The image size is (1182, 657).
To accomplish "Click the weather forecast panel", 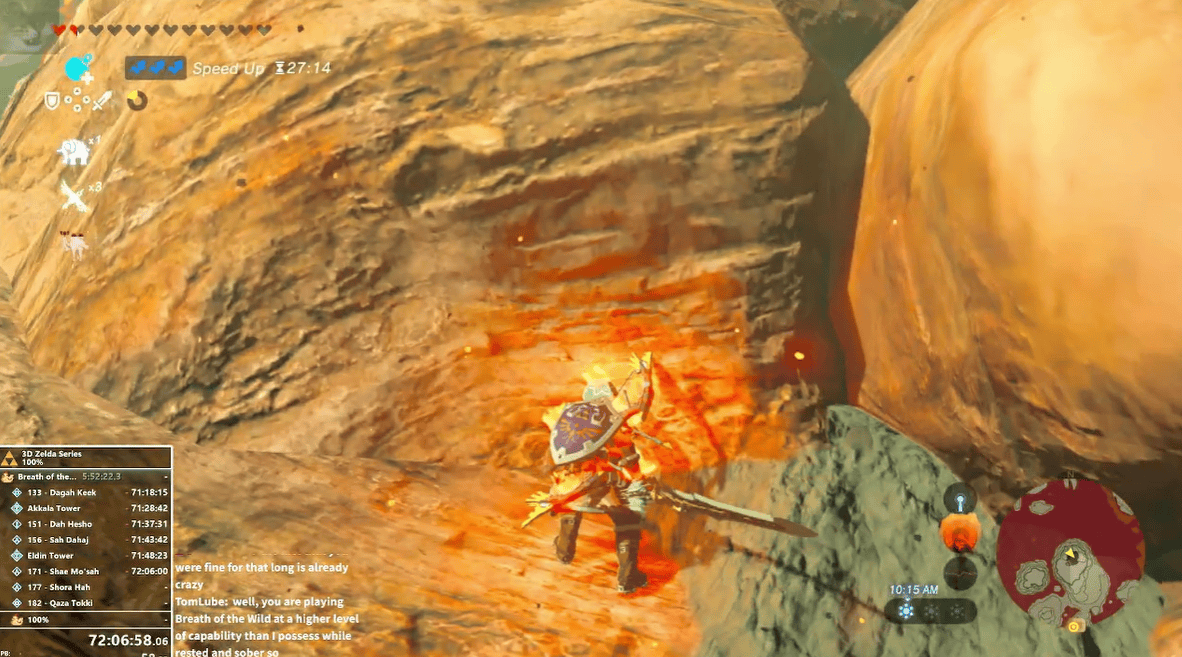I will click(x=931, y=610).
